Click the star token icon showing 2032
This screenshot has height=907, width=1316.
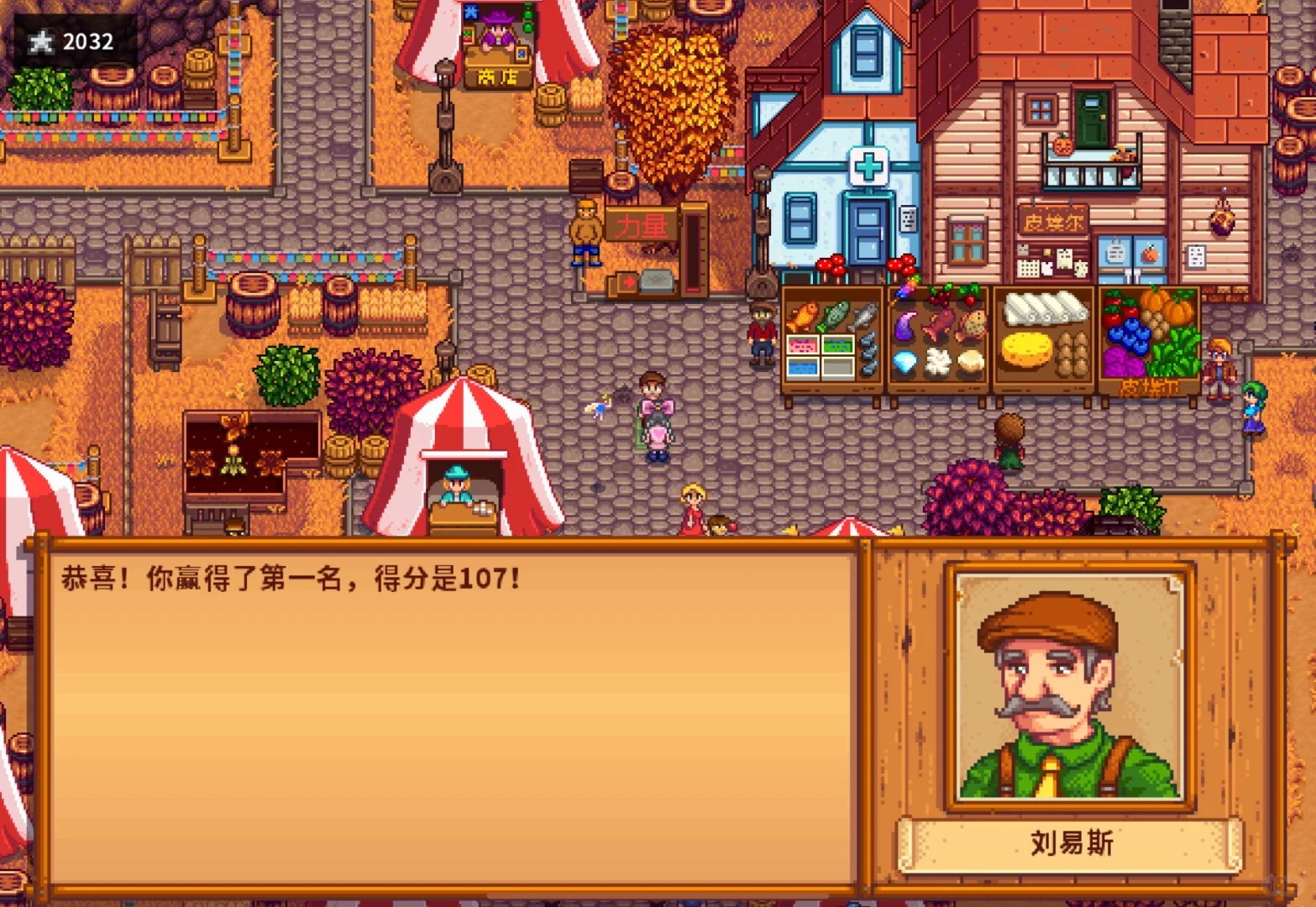[x=39, y=40]
